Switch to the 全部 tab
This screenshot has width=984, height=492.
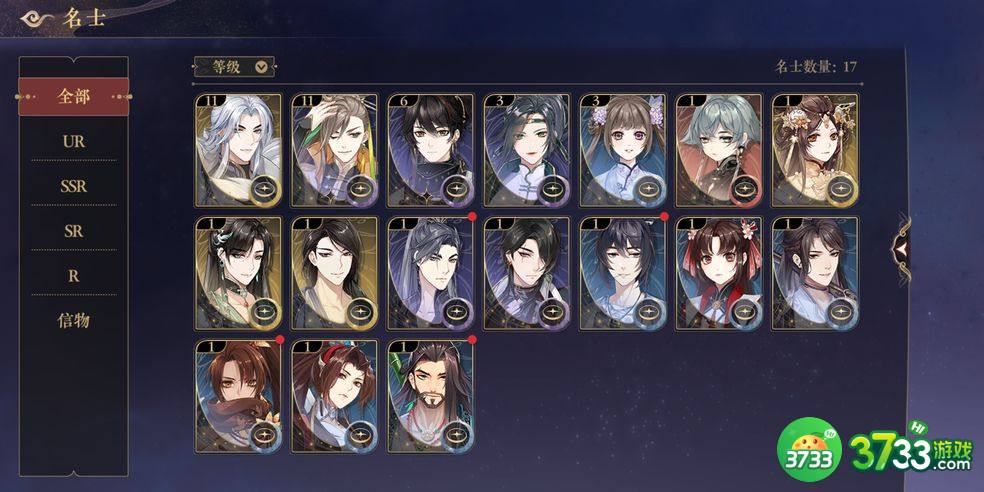[x=73, y=97]
